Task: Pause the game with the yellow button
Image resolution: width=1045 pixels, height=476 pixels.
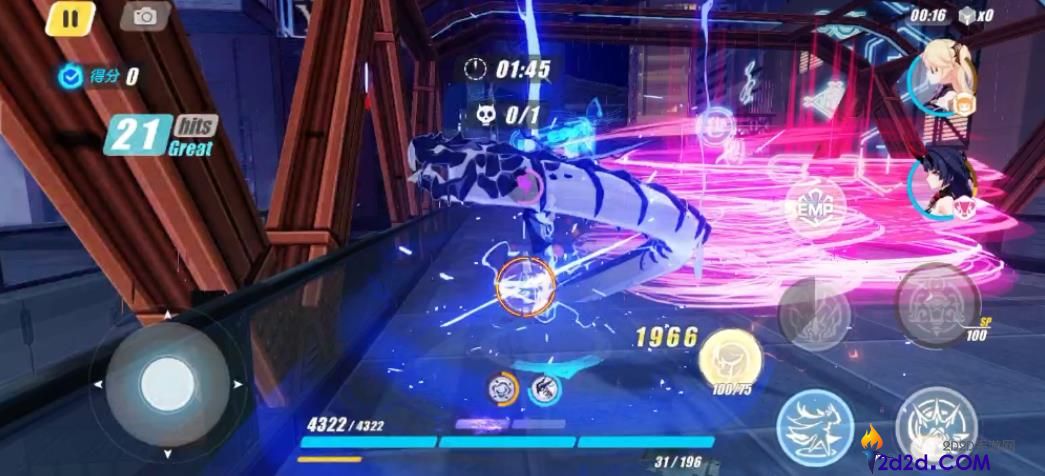Action: click(69, 18)
